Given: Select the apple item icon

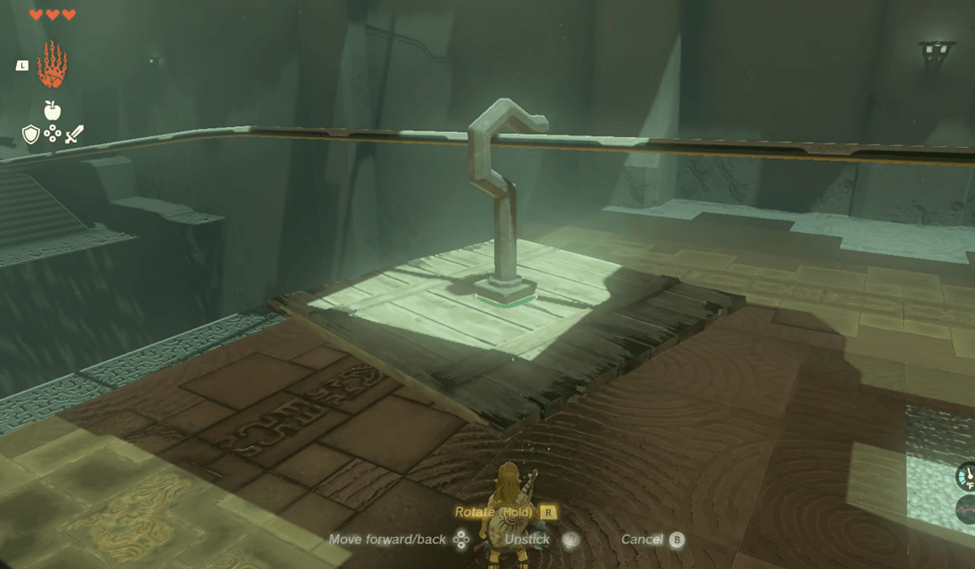Looking at the screenshot, I should (x=52, y=110).
